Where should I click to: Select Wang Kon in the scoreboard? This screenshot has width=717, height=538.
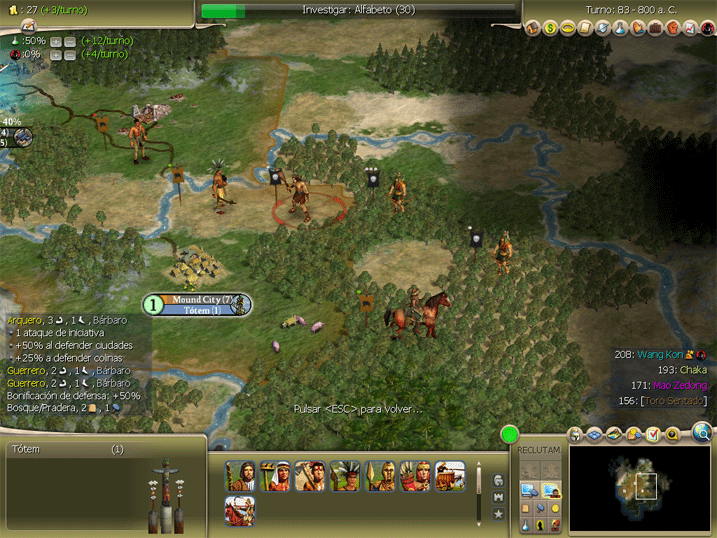pos(662,354)
